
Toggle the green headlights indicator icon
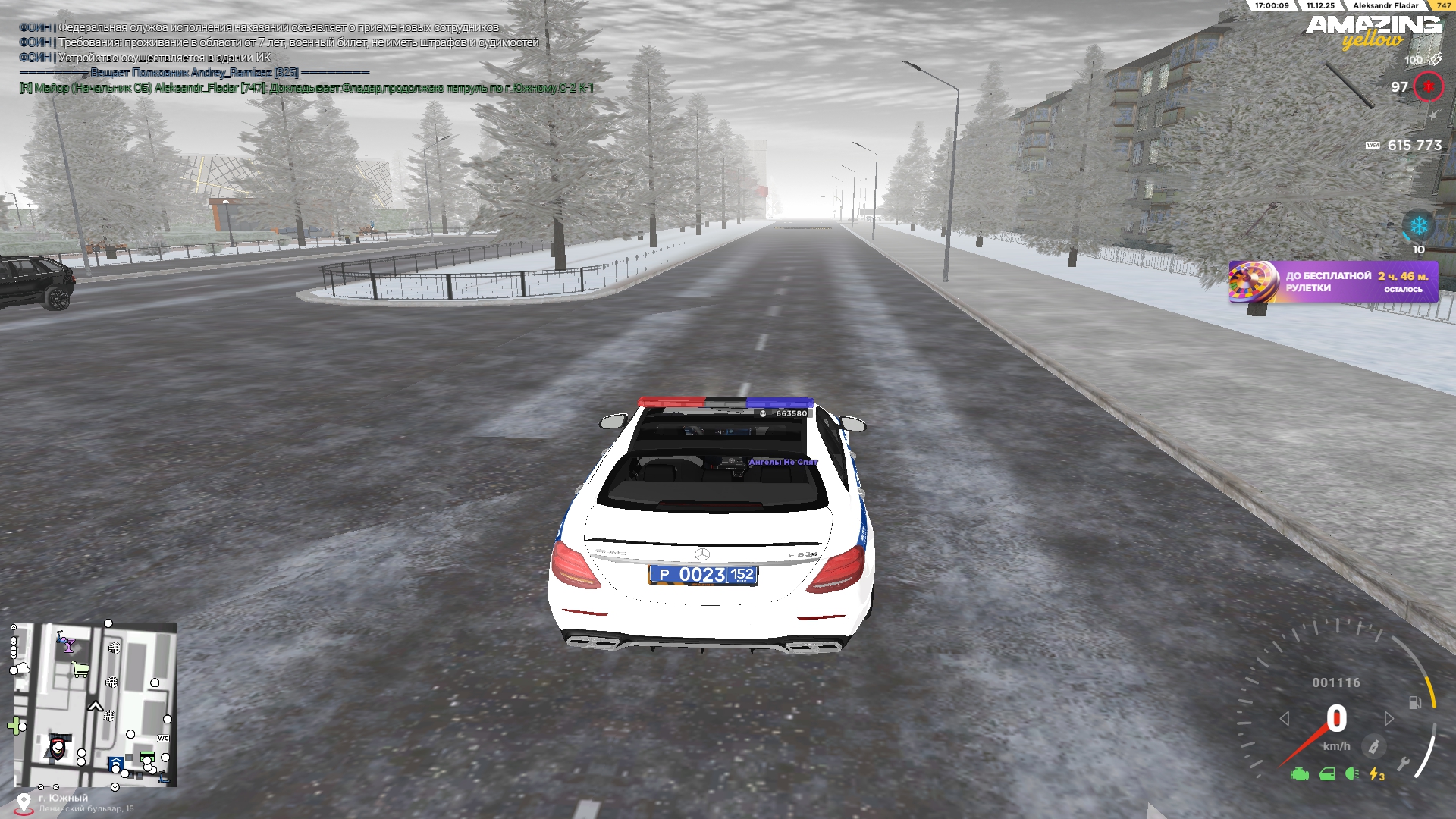click(1351, 774)
